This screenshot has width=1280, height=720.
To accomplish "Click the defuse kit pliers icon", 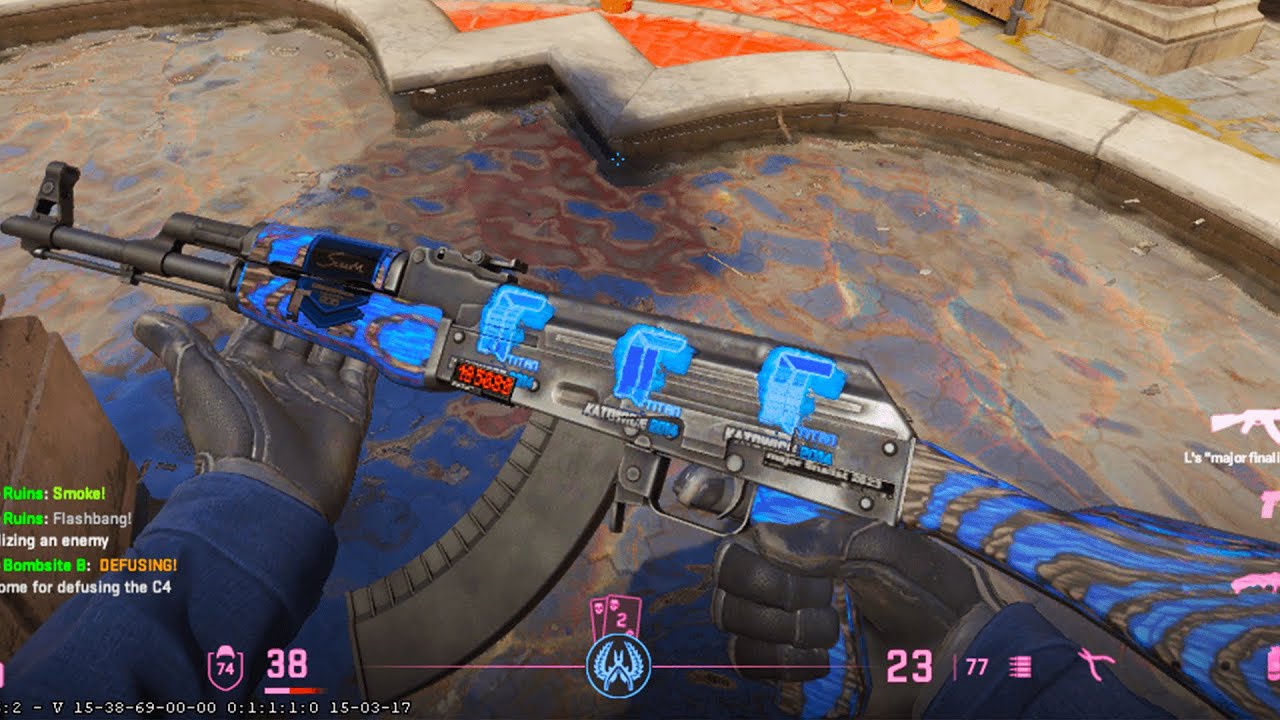I will click(x=1097, y=664).
